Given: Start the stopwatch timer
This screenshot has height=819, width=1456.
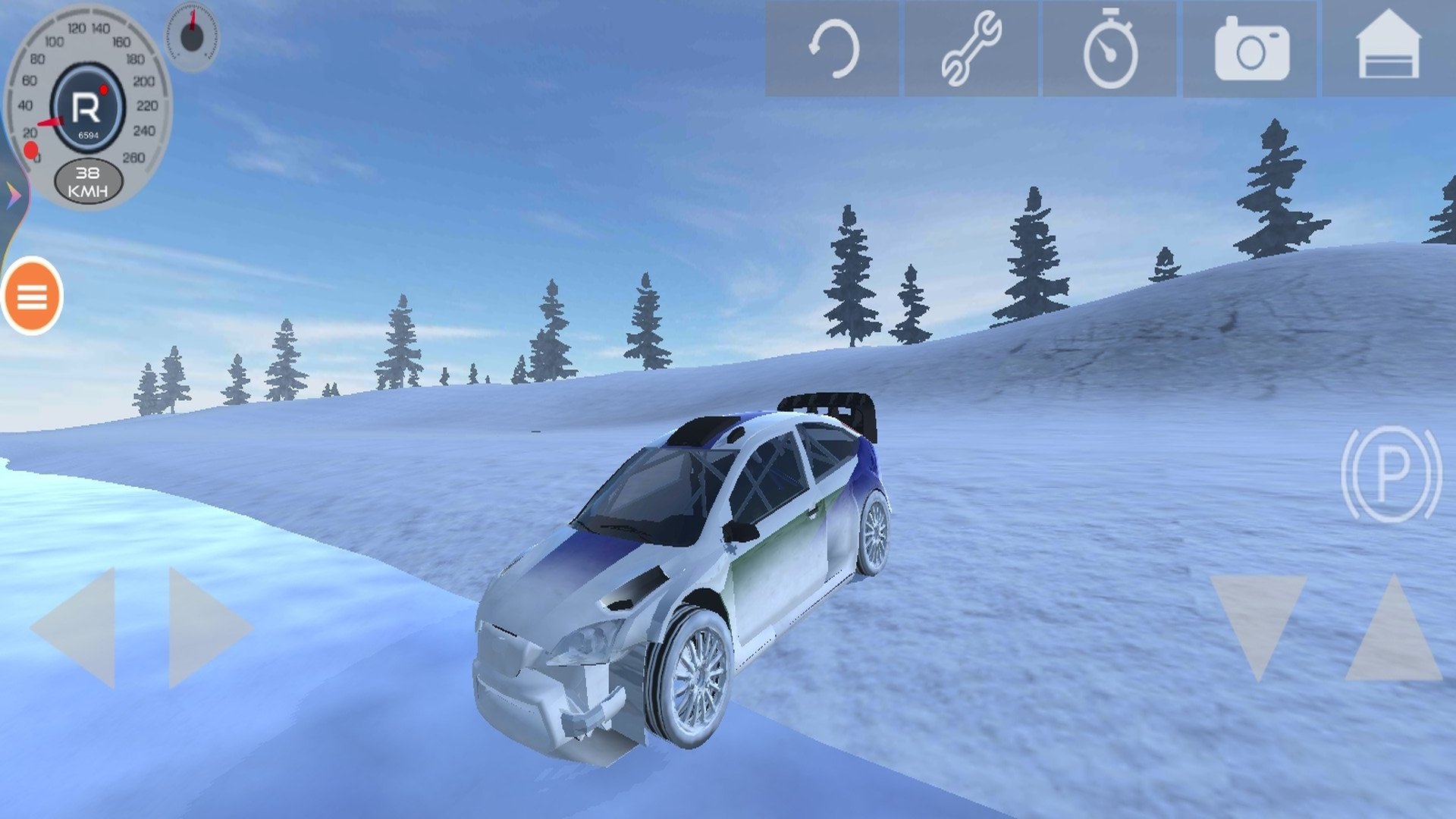Looking at the screenshot, I should tap(1109, 49).
